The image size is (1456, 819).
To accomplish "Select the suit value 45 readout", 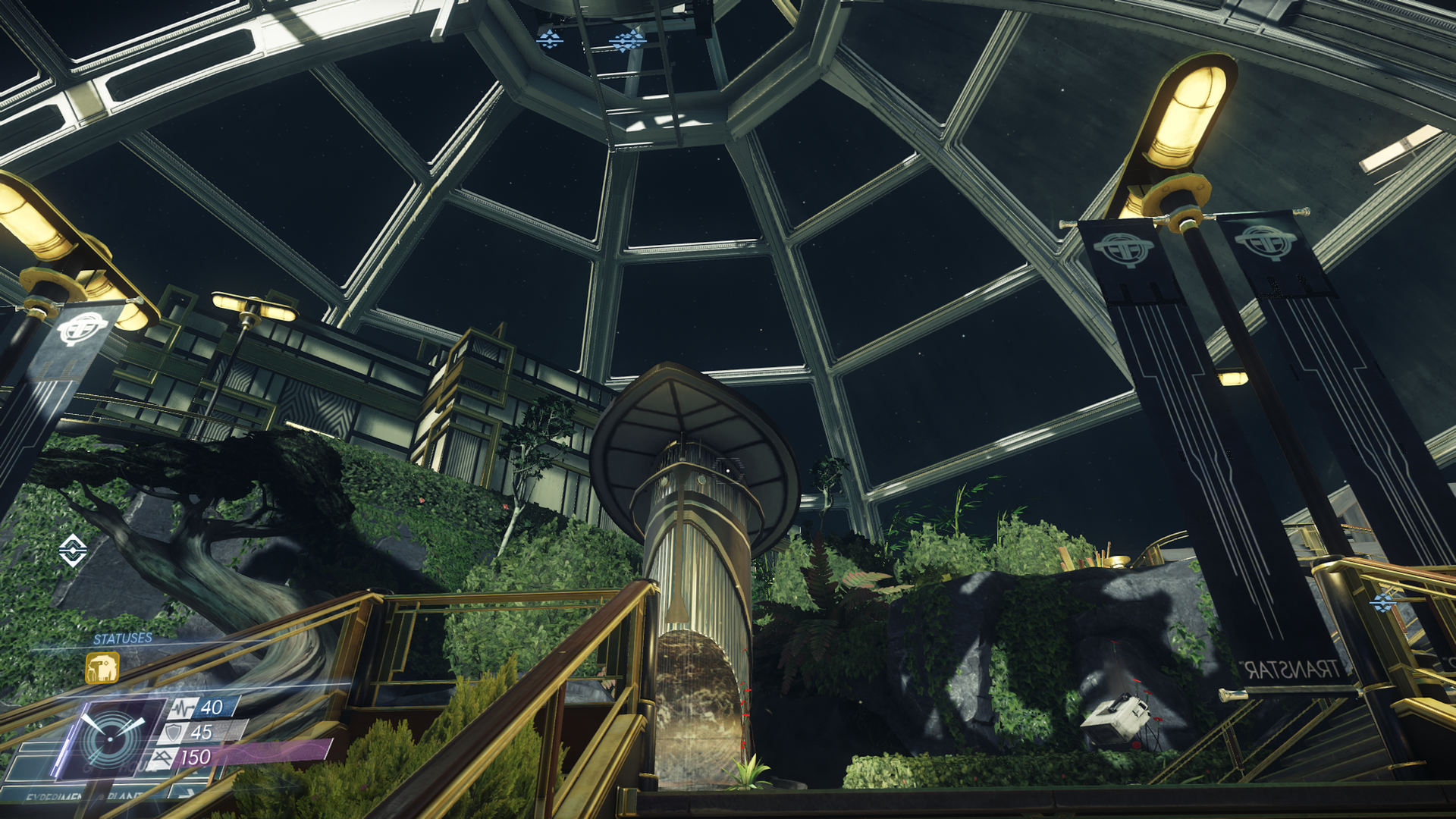I will pos(202,732).
